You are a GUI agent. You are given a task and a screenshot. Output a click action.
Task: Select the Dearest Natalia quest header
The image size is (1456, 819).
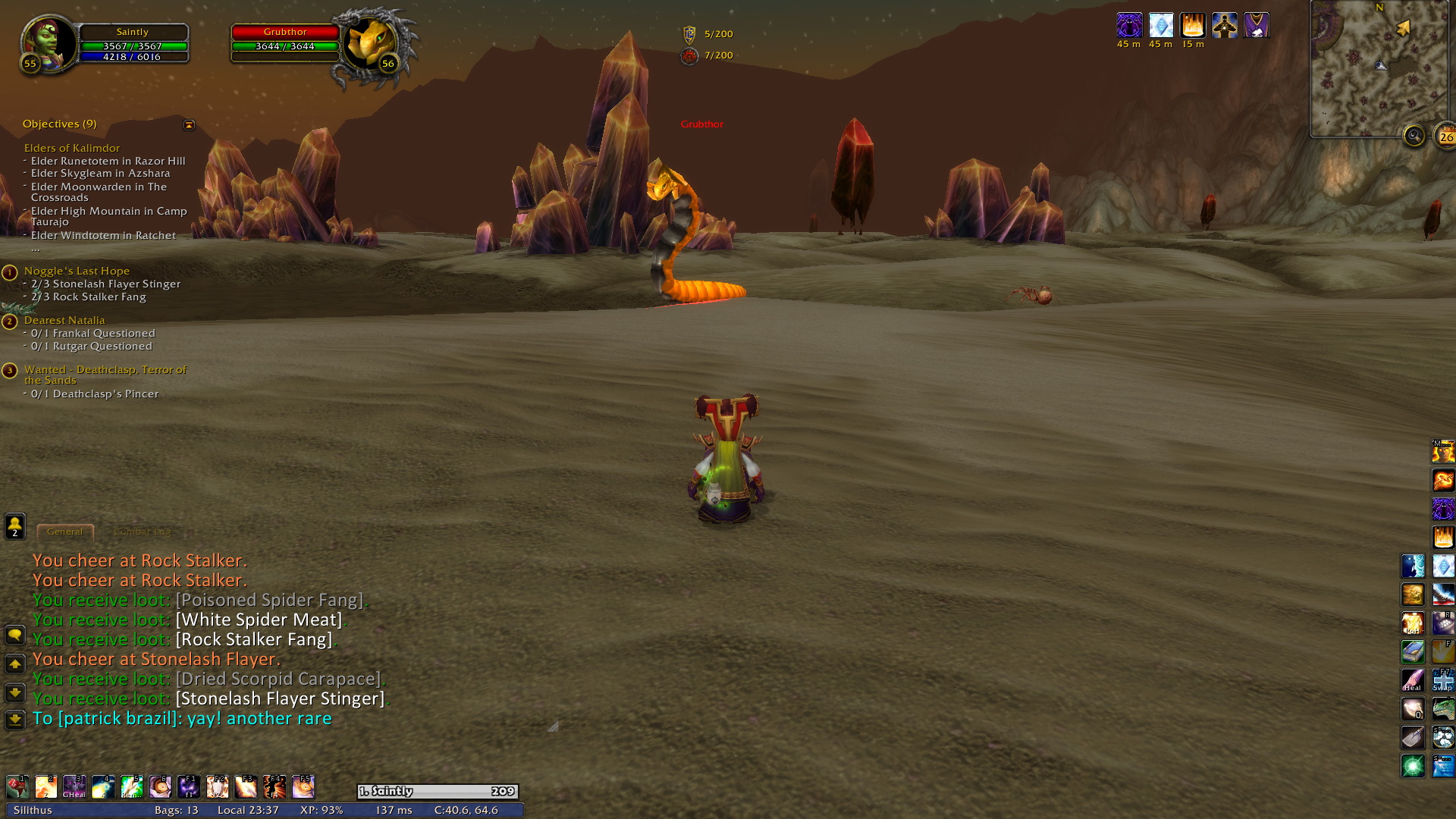(x=64, y=320)
